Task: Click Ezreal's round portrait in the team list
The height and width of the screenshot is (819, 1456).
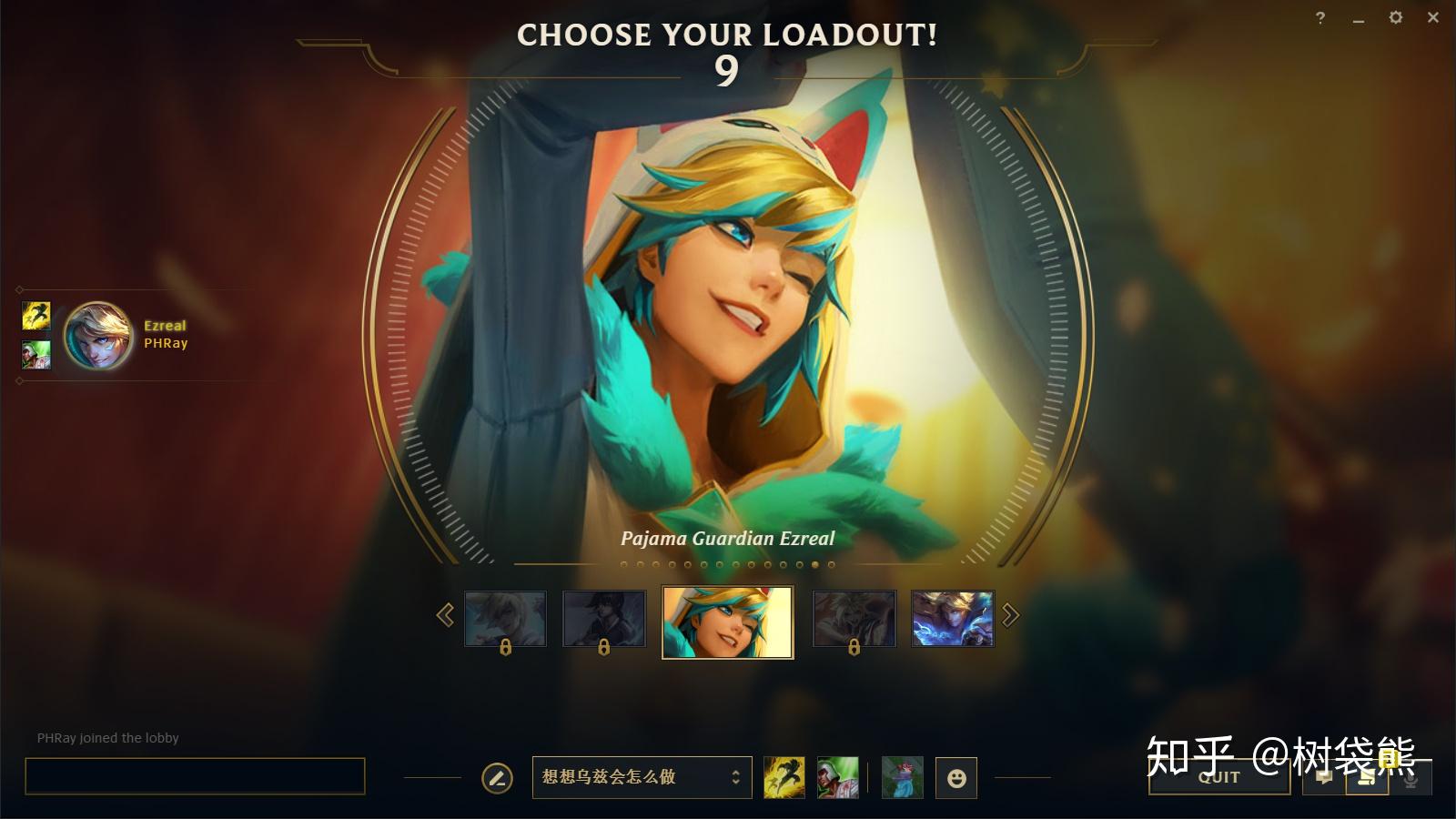Action: click(x=98, y=336)
